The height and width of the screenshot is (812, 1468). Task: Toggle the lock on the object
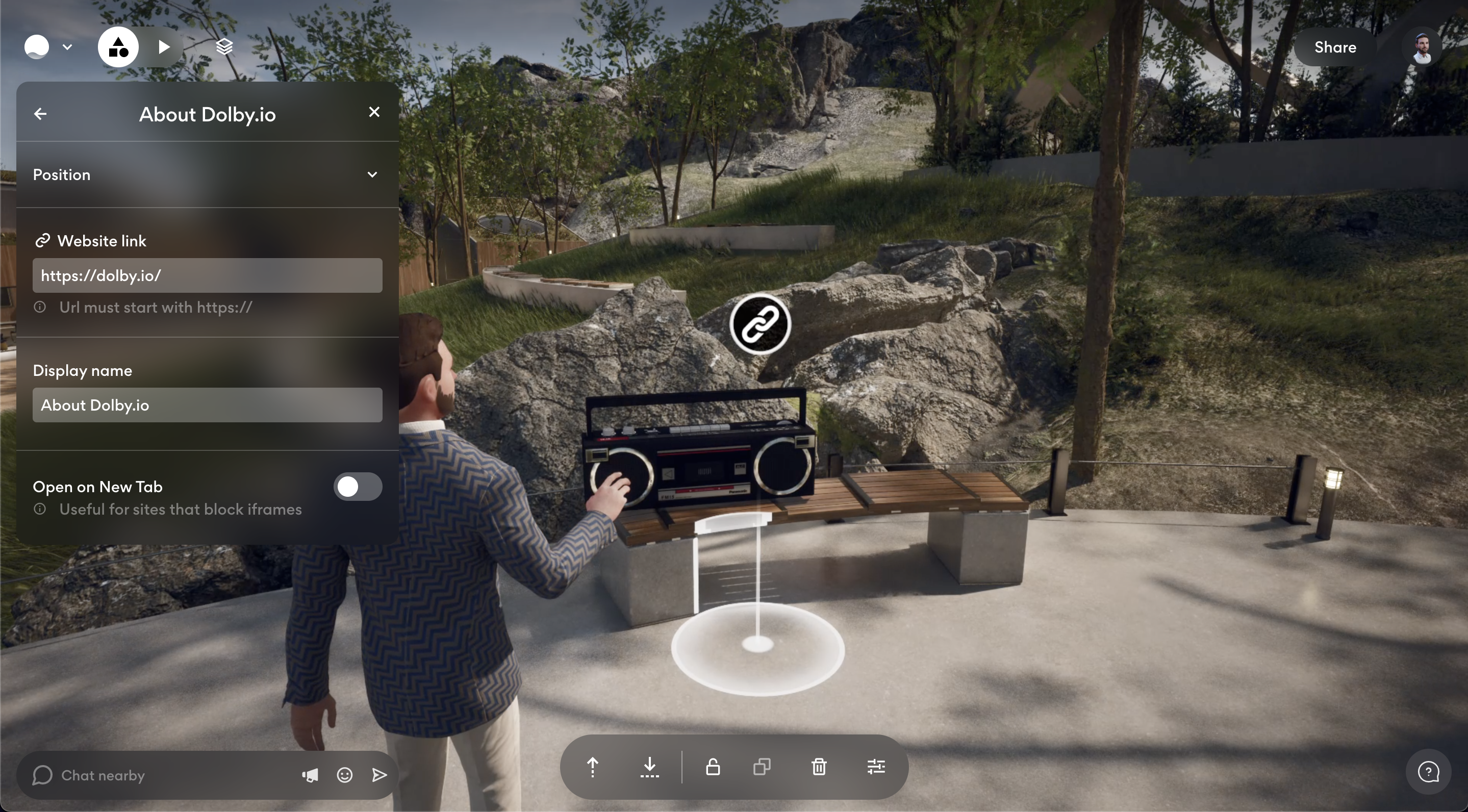click(713, 767)
